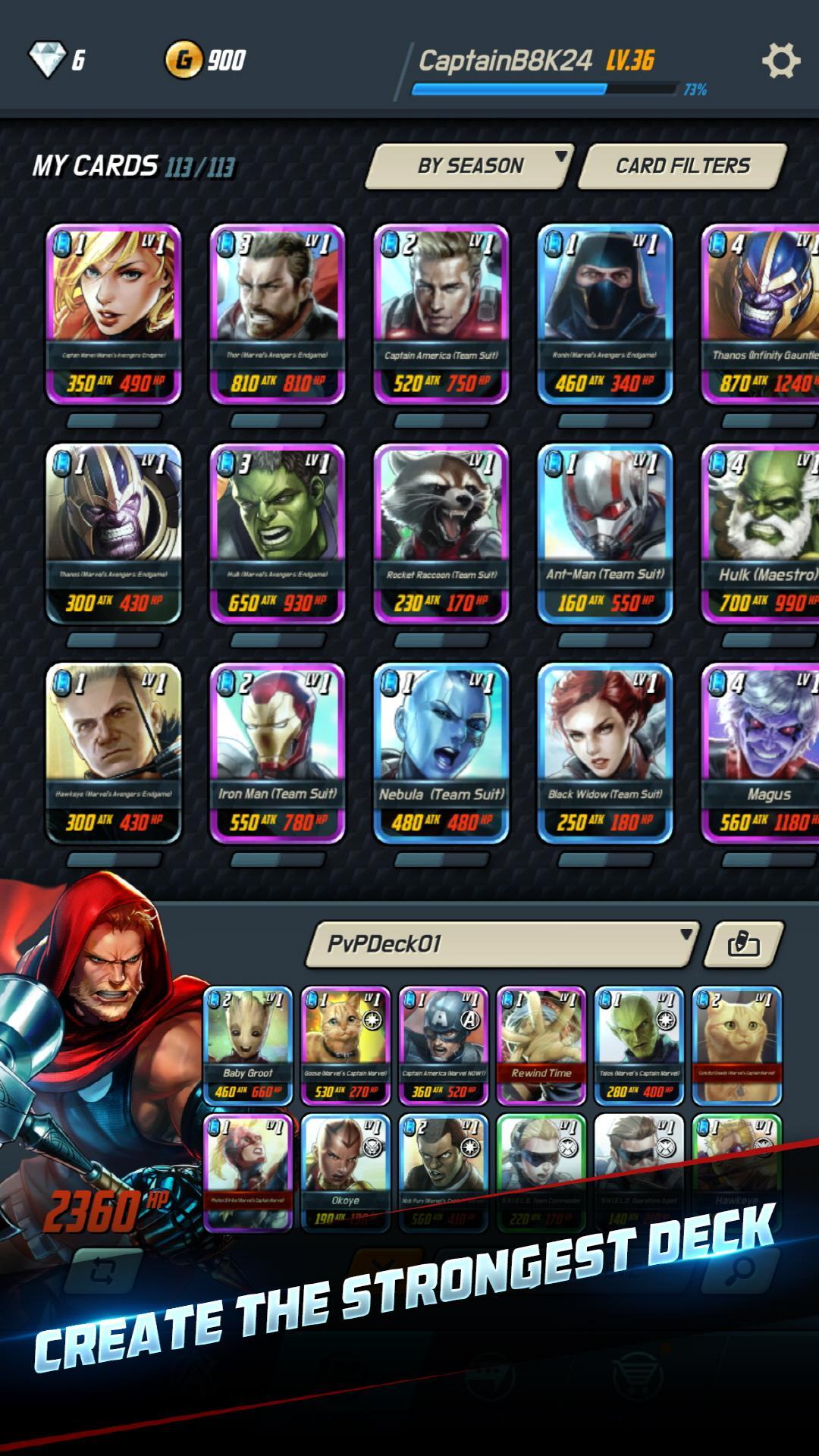Choose the Rewind Time deck card

click(541, 1046)
